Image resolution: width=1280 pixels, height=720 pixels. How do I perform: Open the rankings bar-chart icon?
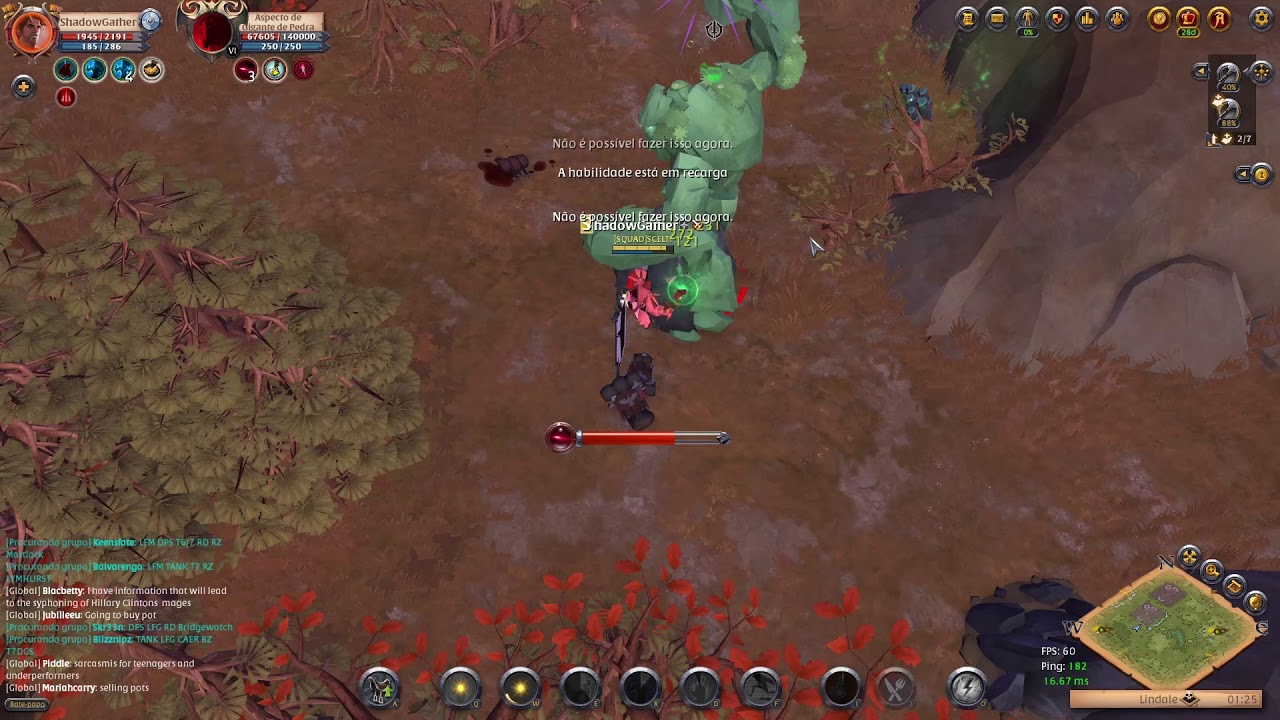[1087, 18]
